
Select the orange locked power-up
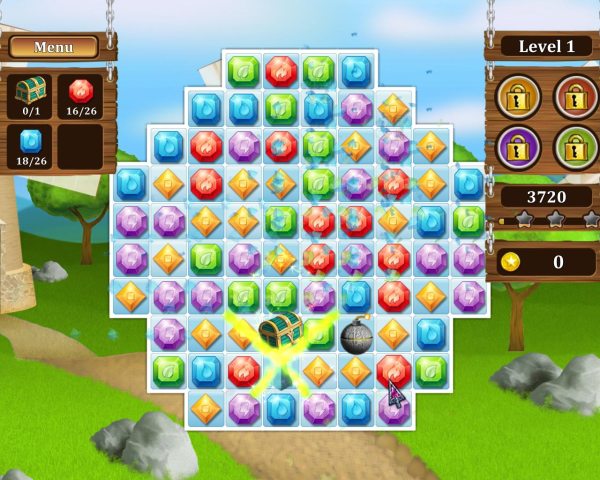tap(518, 96)
